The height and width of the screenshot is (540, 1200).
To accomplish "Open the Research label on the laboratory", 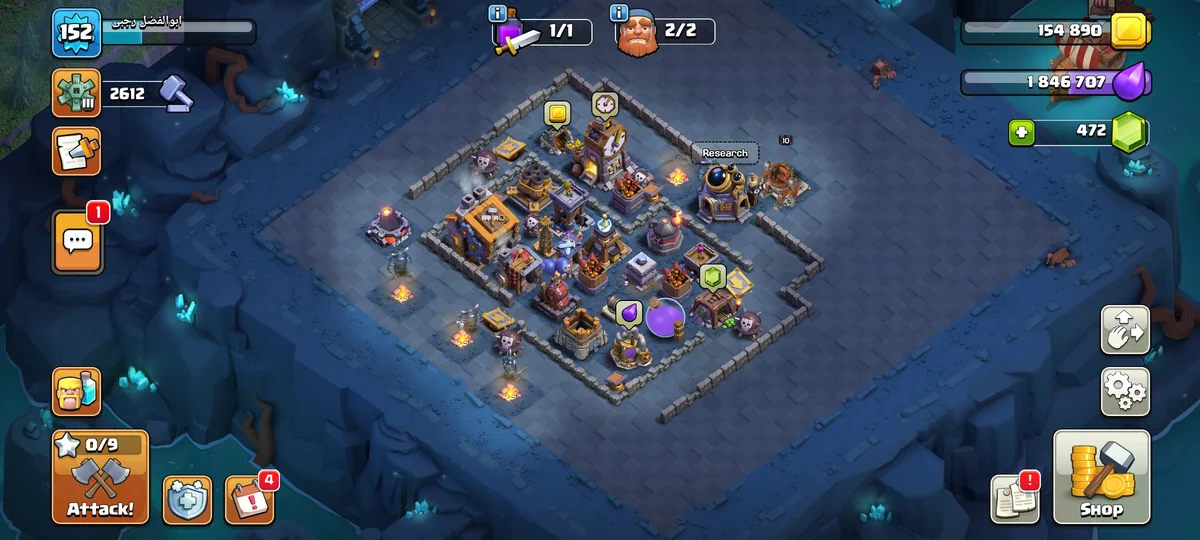I will point(725,153).
